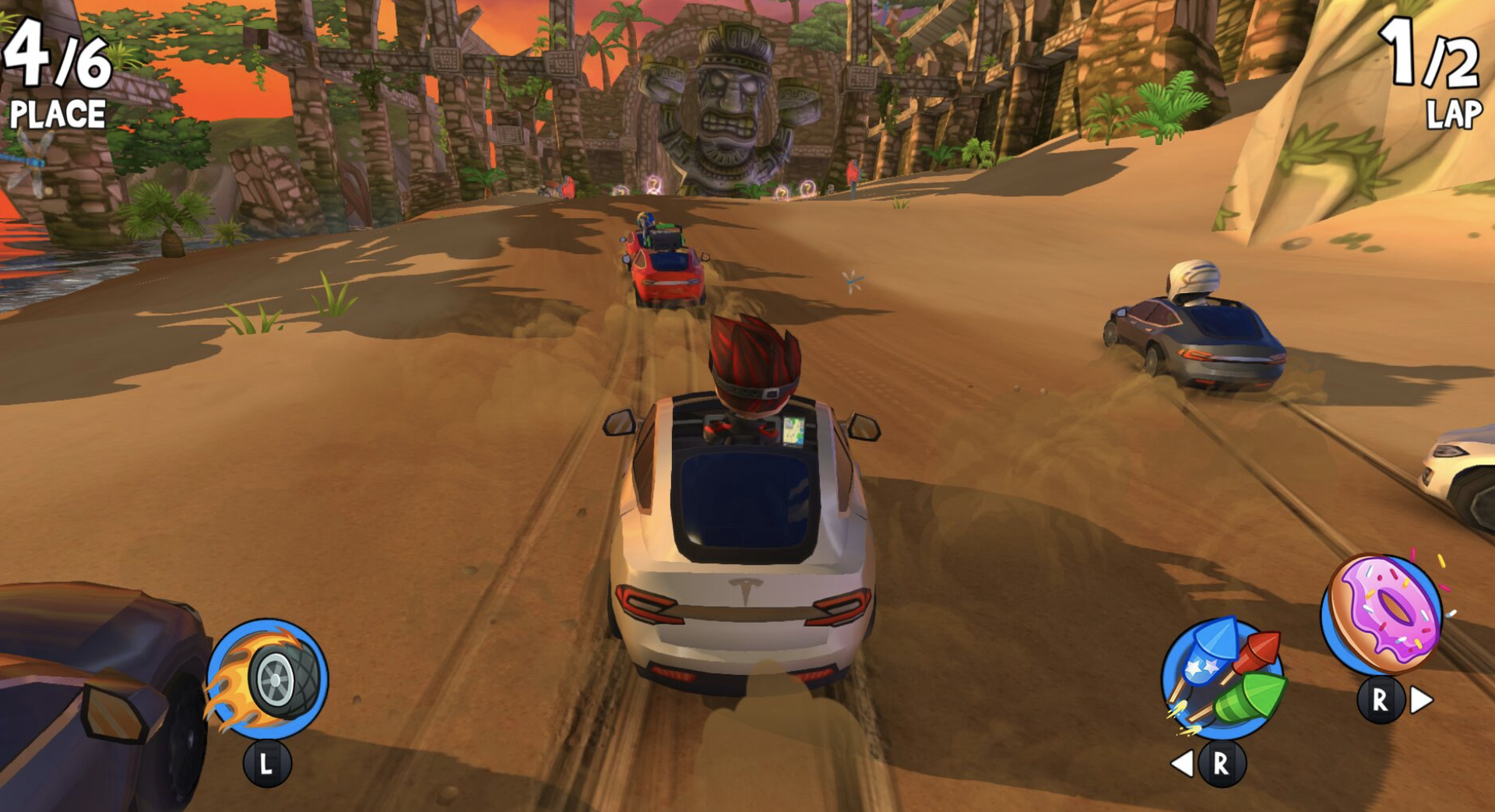Tap the right arrow beside the donut R button

(1422, 699)
